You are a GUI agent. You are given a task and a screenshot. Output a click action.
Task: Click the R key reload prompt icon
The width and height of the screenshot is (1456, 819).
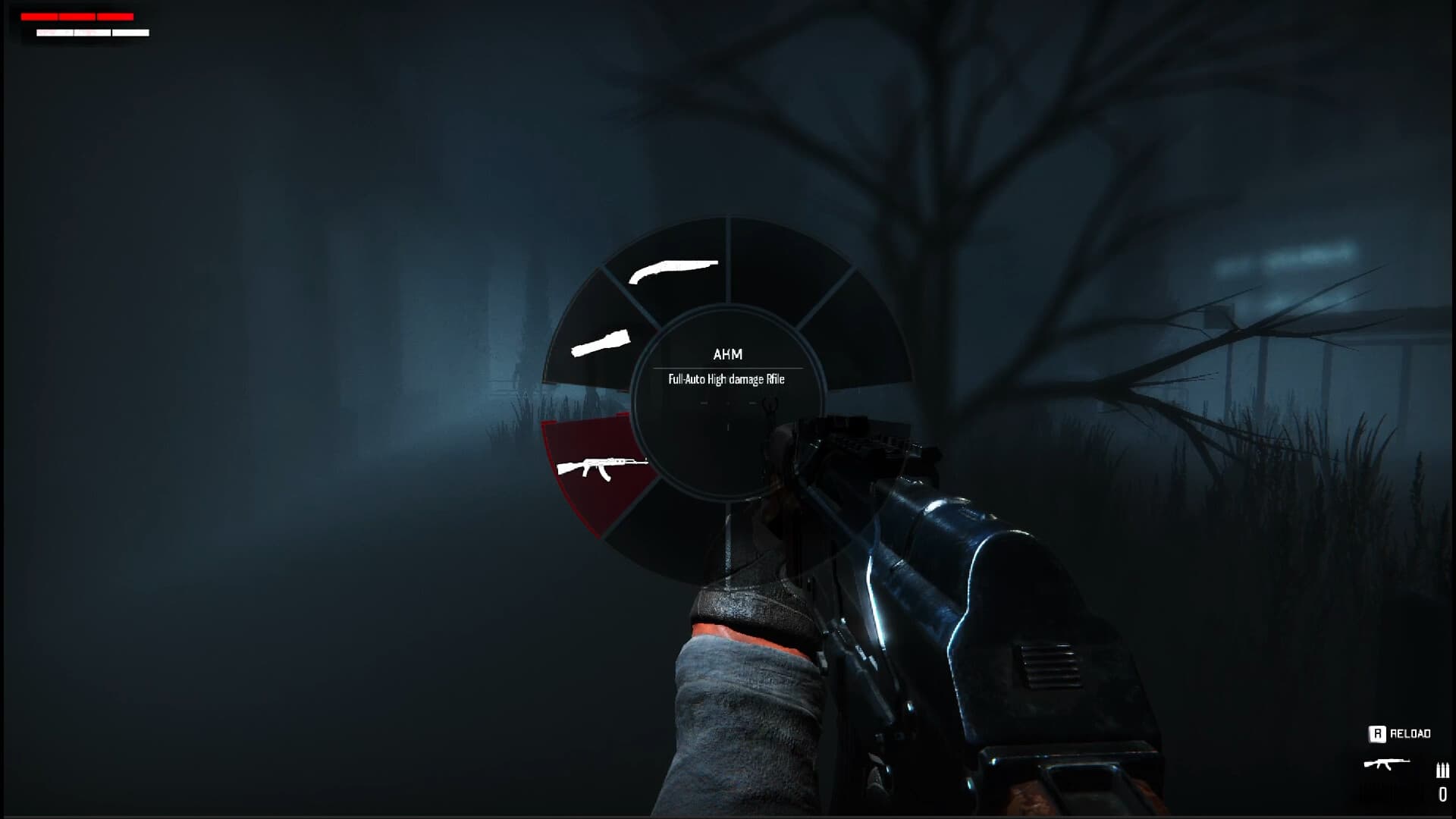pos(1378,733)
